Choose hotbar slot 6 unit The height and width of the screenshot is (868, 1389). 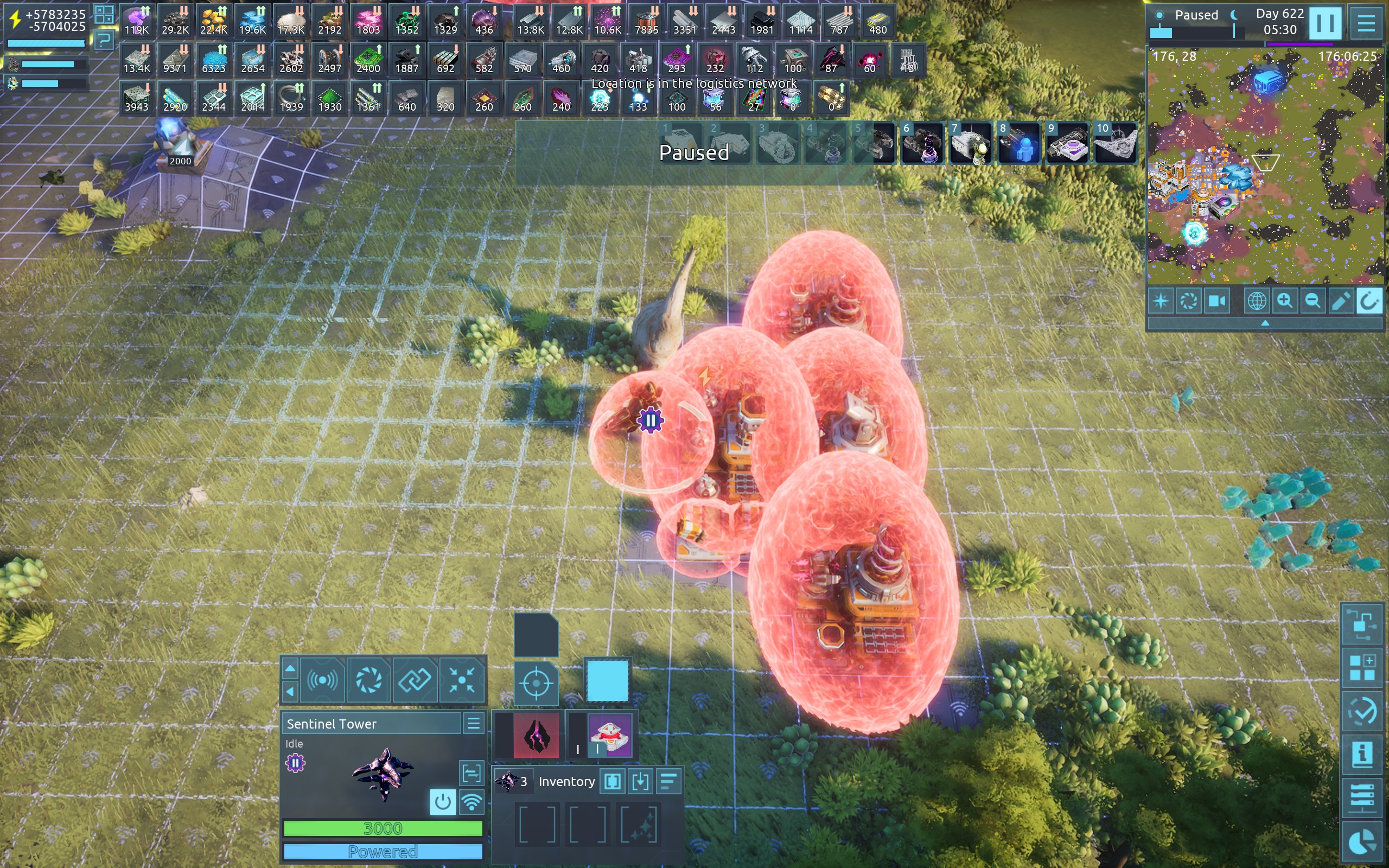click(922, 144)
